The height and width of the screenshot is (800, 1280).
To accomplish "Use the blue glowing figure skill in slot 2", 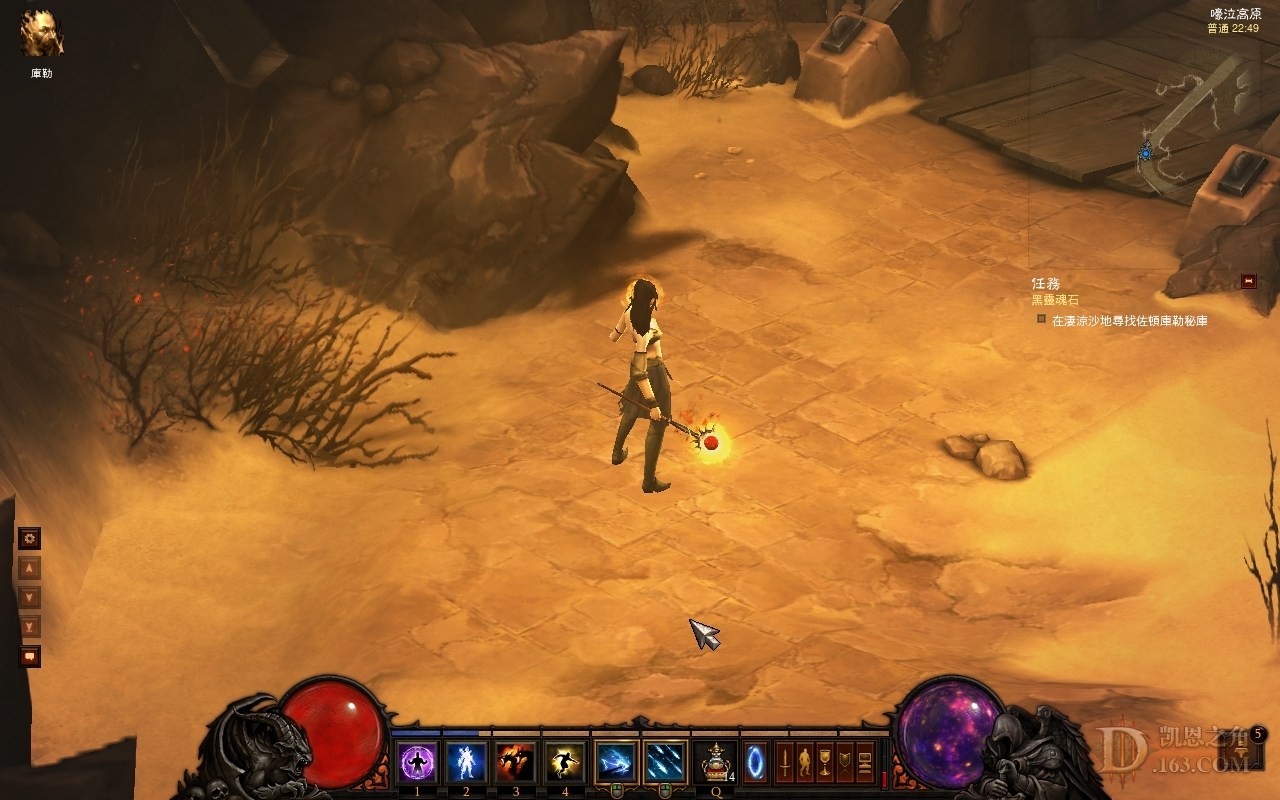I will click(466, 763).
